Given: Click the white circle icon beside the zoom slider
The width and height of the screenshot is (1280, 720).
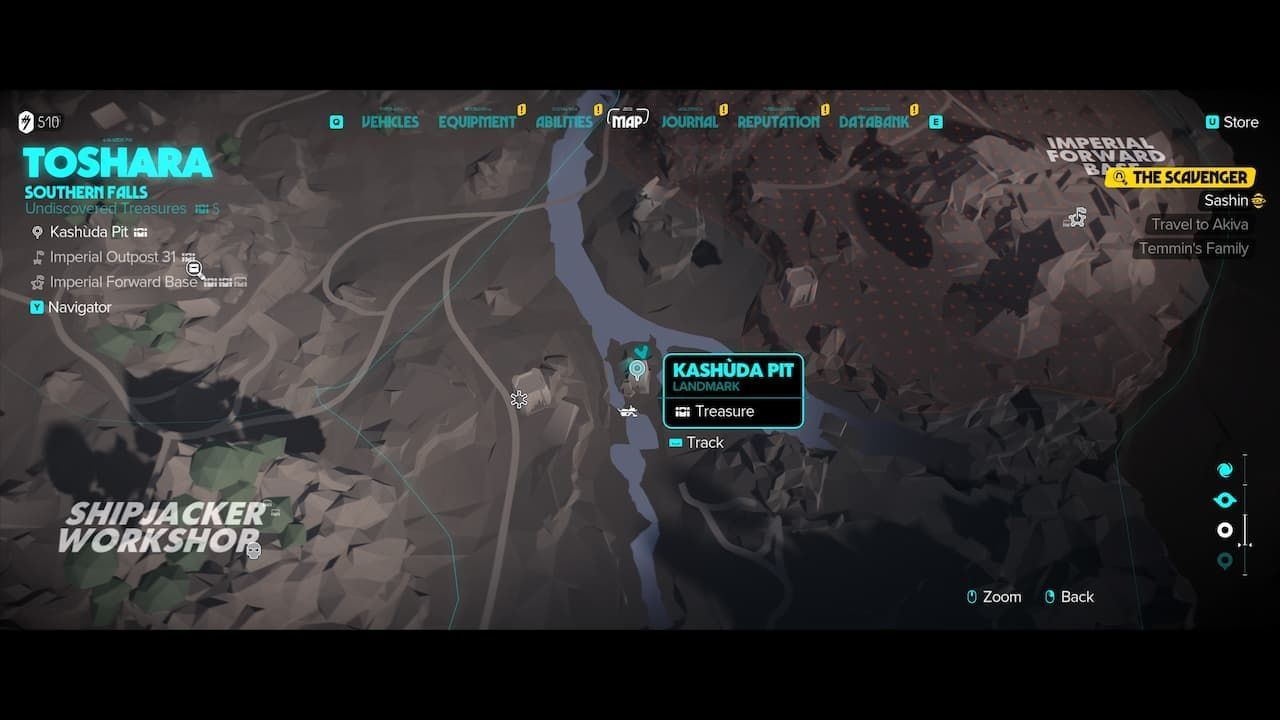Looking at the screenshot, I should coord(1225,530).
